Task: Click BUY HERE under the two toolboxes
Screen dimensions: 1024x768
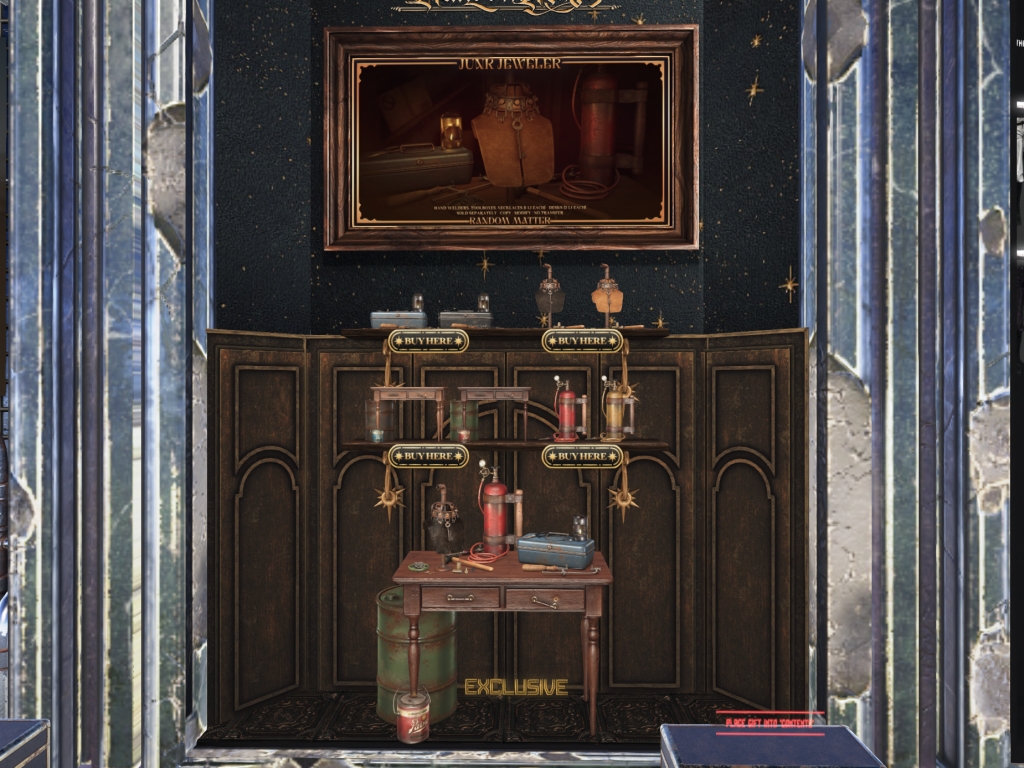Action: pos(428,341)
